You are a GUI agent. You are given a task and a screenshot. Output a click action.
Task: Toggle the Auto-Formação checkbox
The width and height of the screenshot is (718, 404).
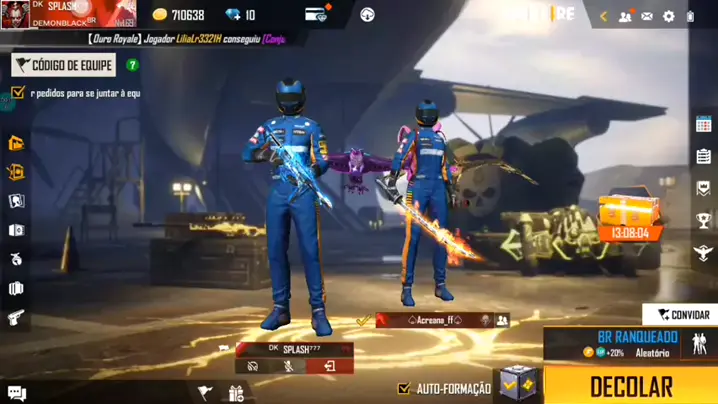[404, 388]
